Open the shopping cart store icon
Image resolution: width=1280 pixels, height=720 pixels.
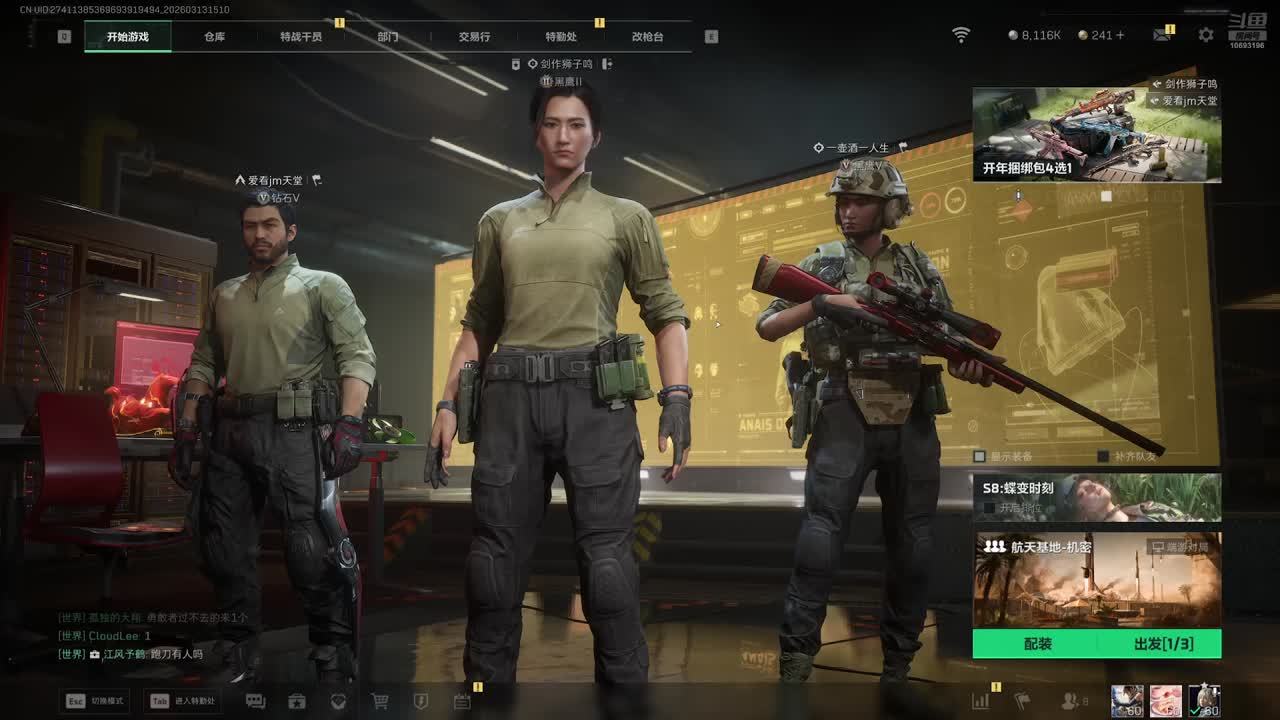380,701
